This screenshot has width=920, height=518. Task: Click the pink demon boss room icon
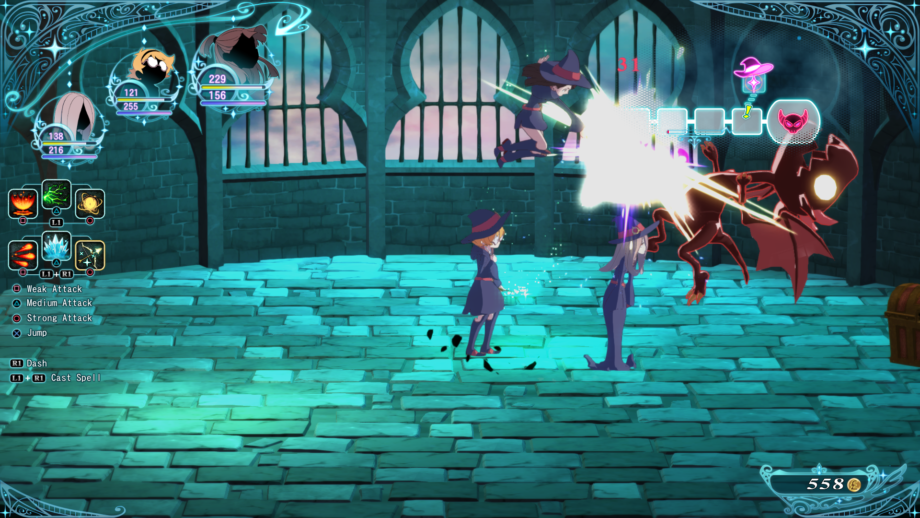(x=792, y=122)
